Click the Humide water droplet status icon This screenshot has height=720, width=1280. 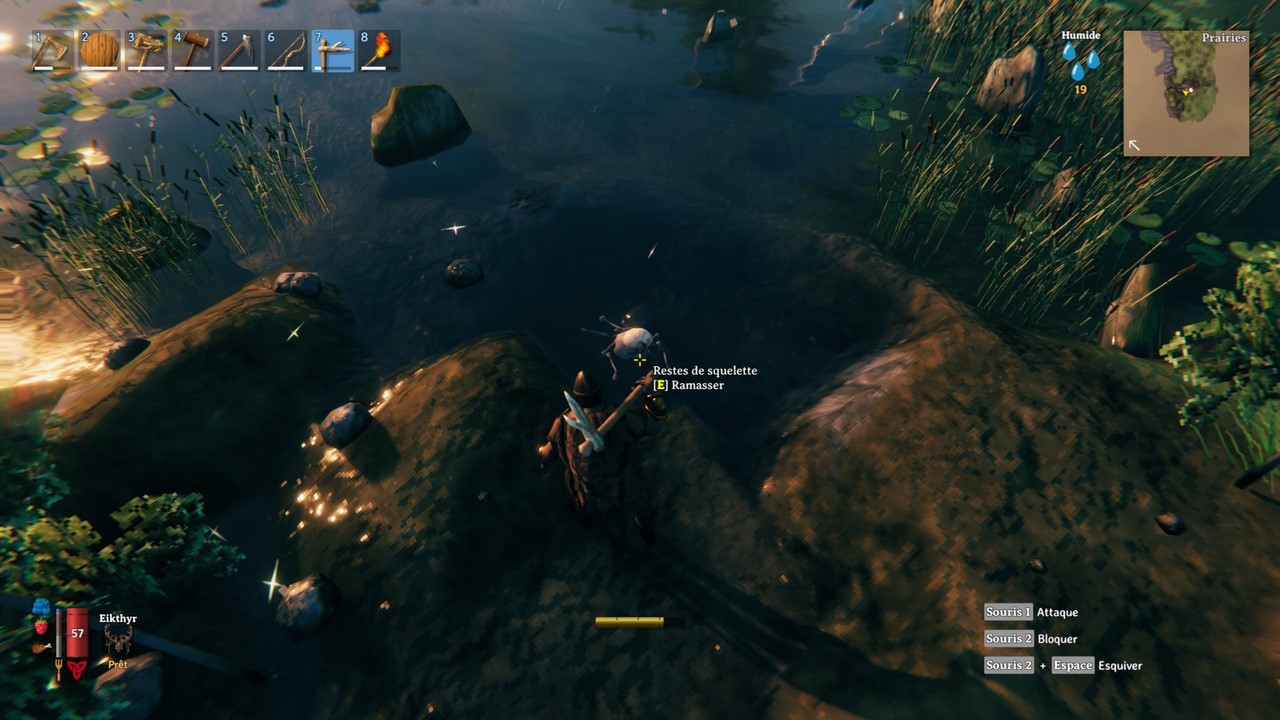(1082, 60)
